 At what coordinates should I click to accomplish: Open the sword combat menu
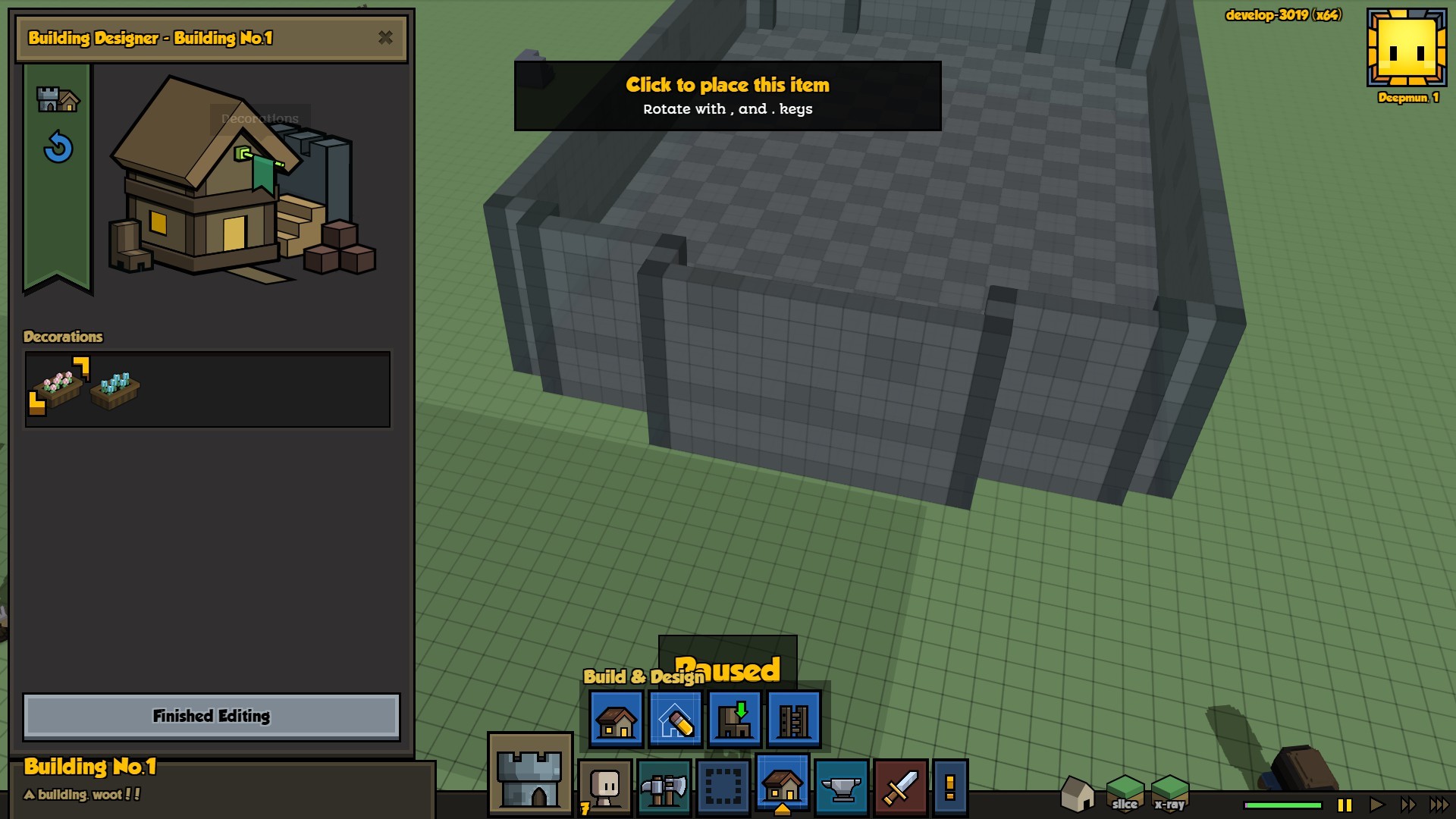[x=900, y=787]
